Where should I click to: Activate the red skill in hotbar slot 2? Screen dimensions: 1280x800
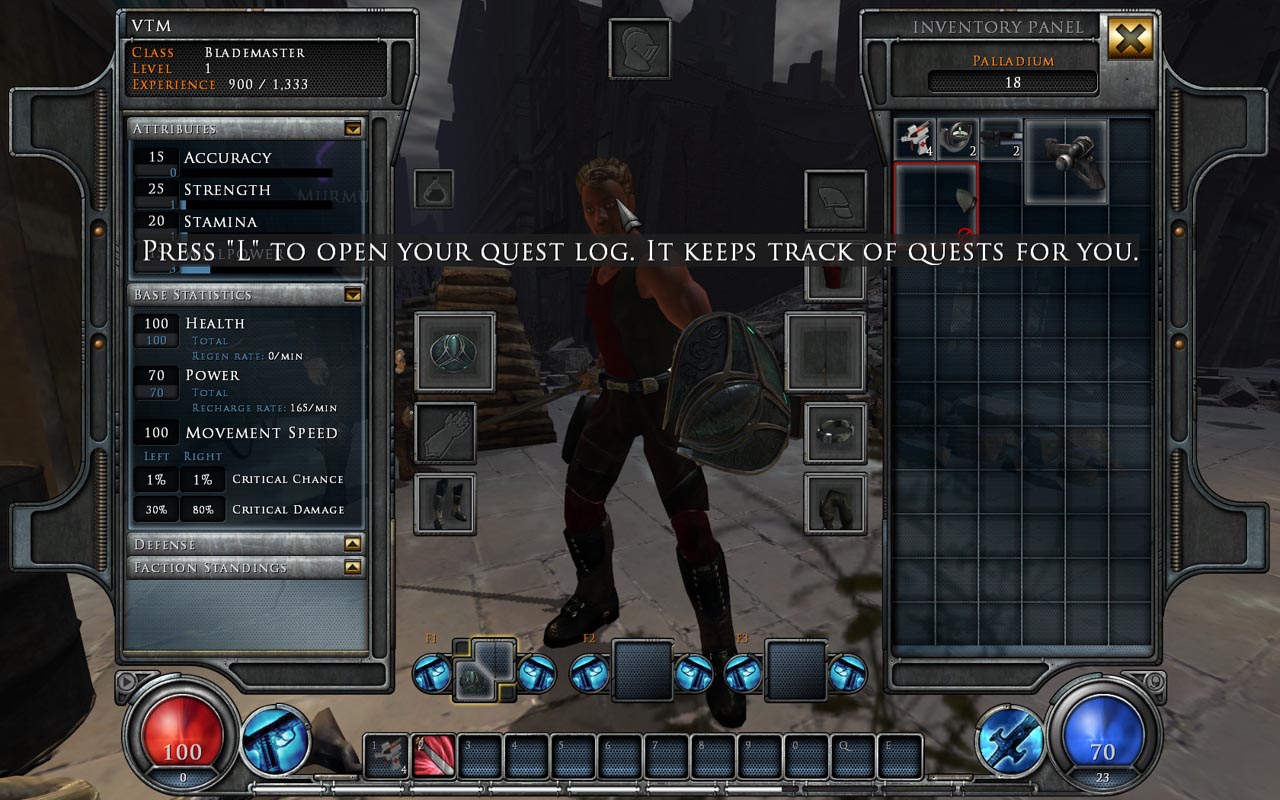(x=434, y=757)
